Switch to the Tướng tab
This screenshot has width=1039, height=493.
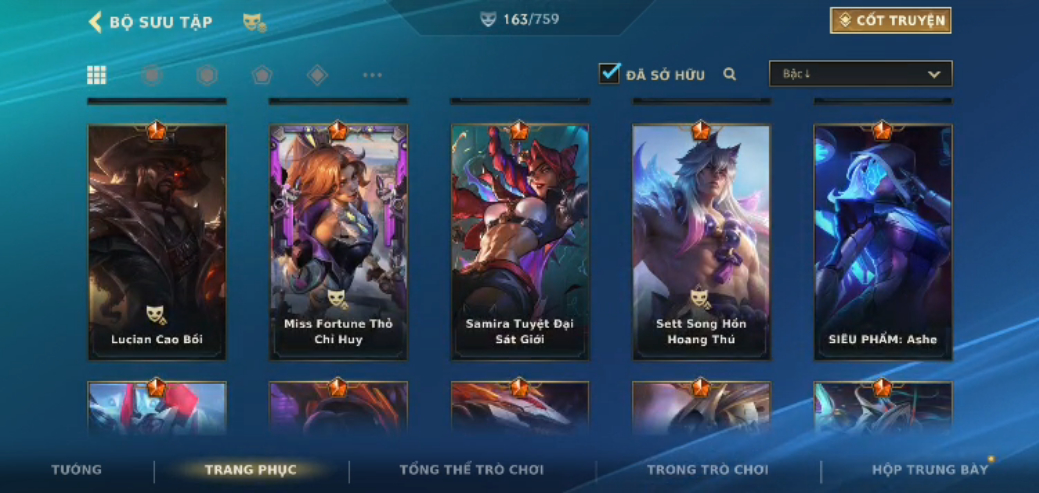click(77, 470)
